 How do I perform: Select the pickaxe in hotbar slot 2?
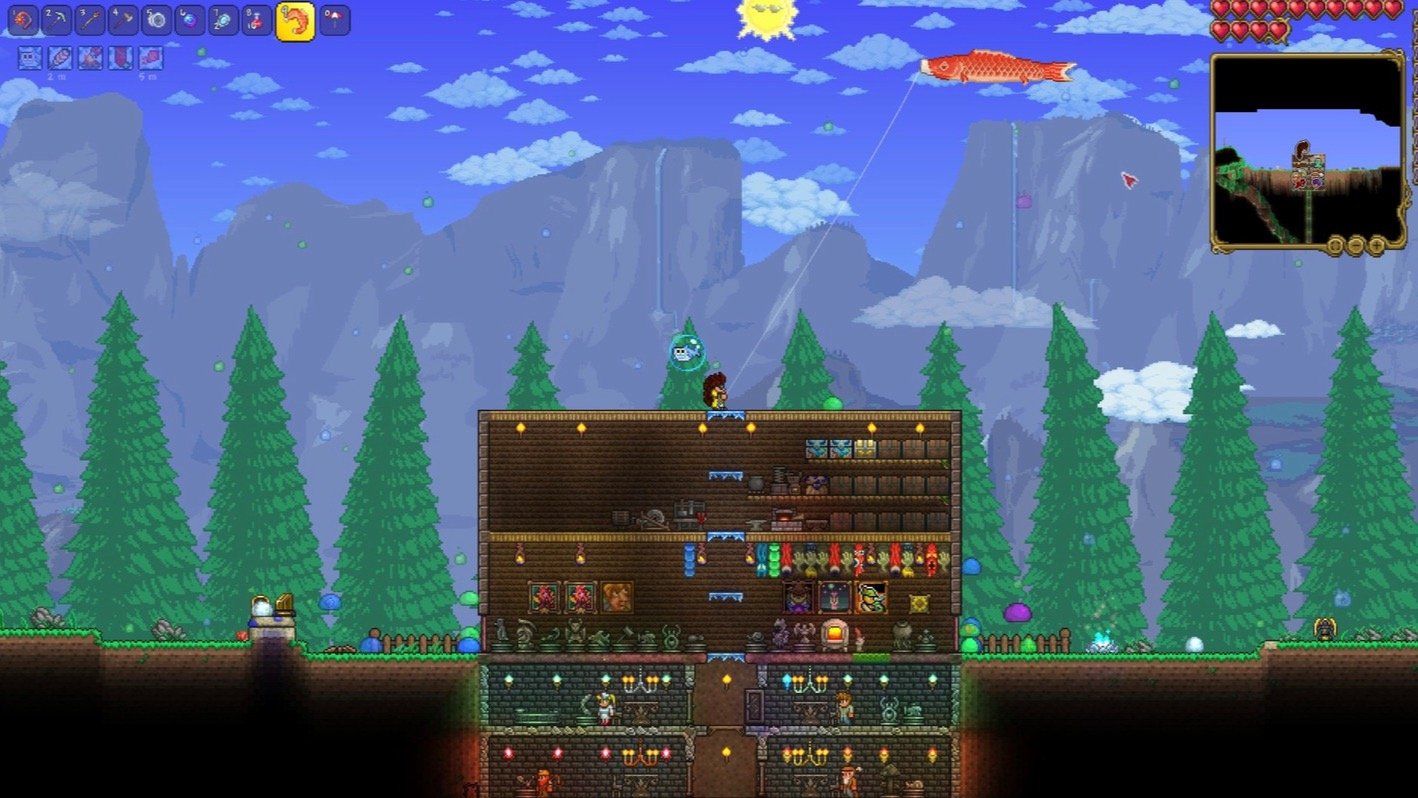point(57,21)
